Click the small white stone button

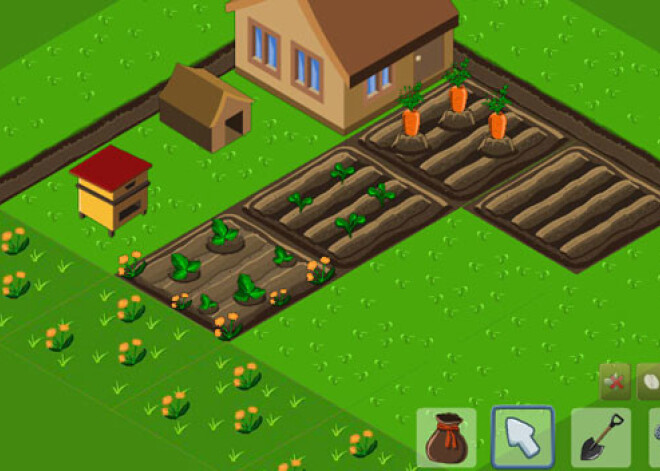pyautogui.click(x=649, y=382)
